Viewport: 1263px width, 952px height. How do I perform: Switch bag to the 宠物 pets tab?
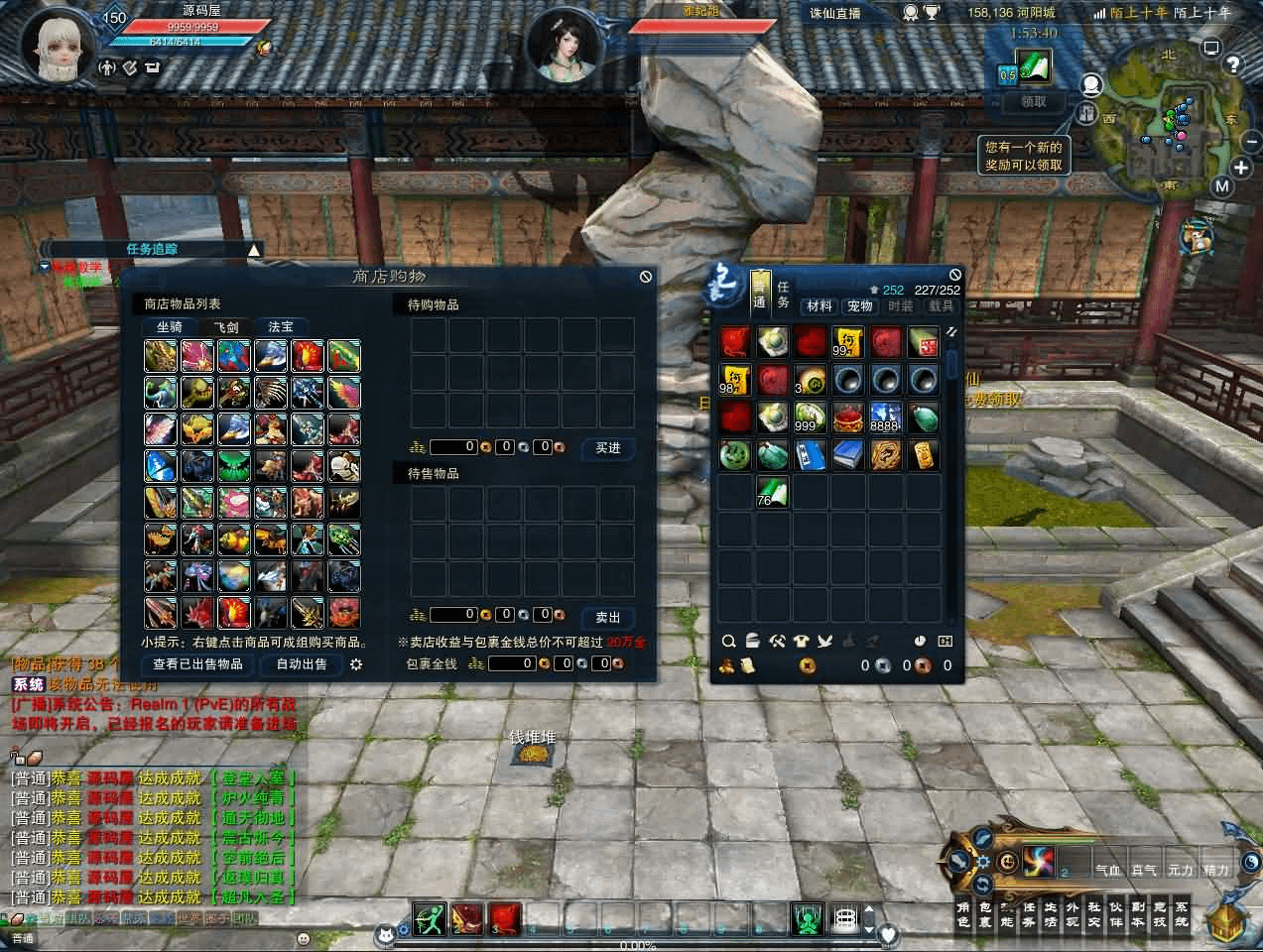(859, 306)
